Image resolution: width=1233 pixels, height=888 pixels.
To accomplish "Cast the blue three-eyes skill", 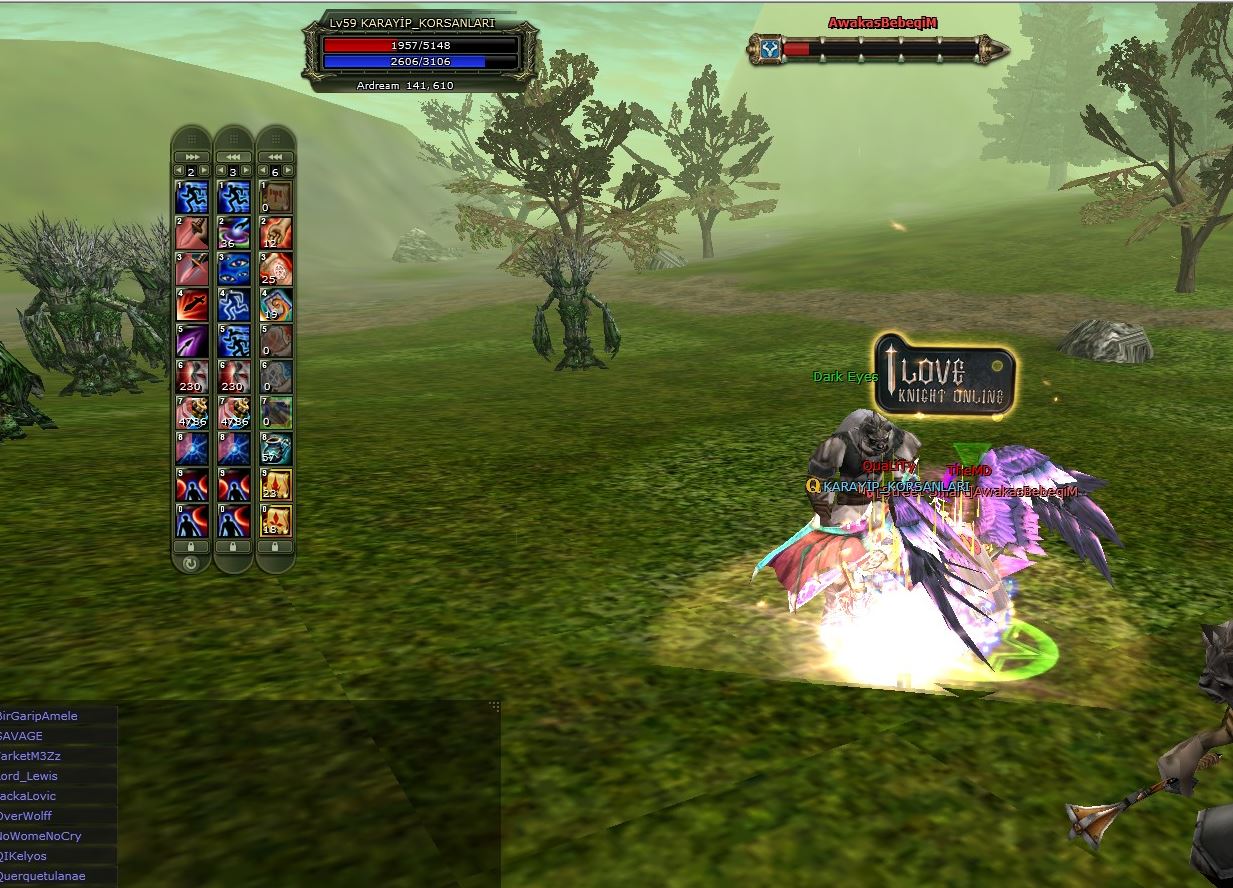I will point(233,268).
